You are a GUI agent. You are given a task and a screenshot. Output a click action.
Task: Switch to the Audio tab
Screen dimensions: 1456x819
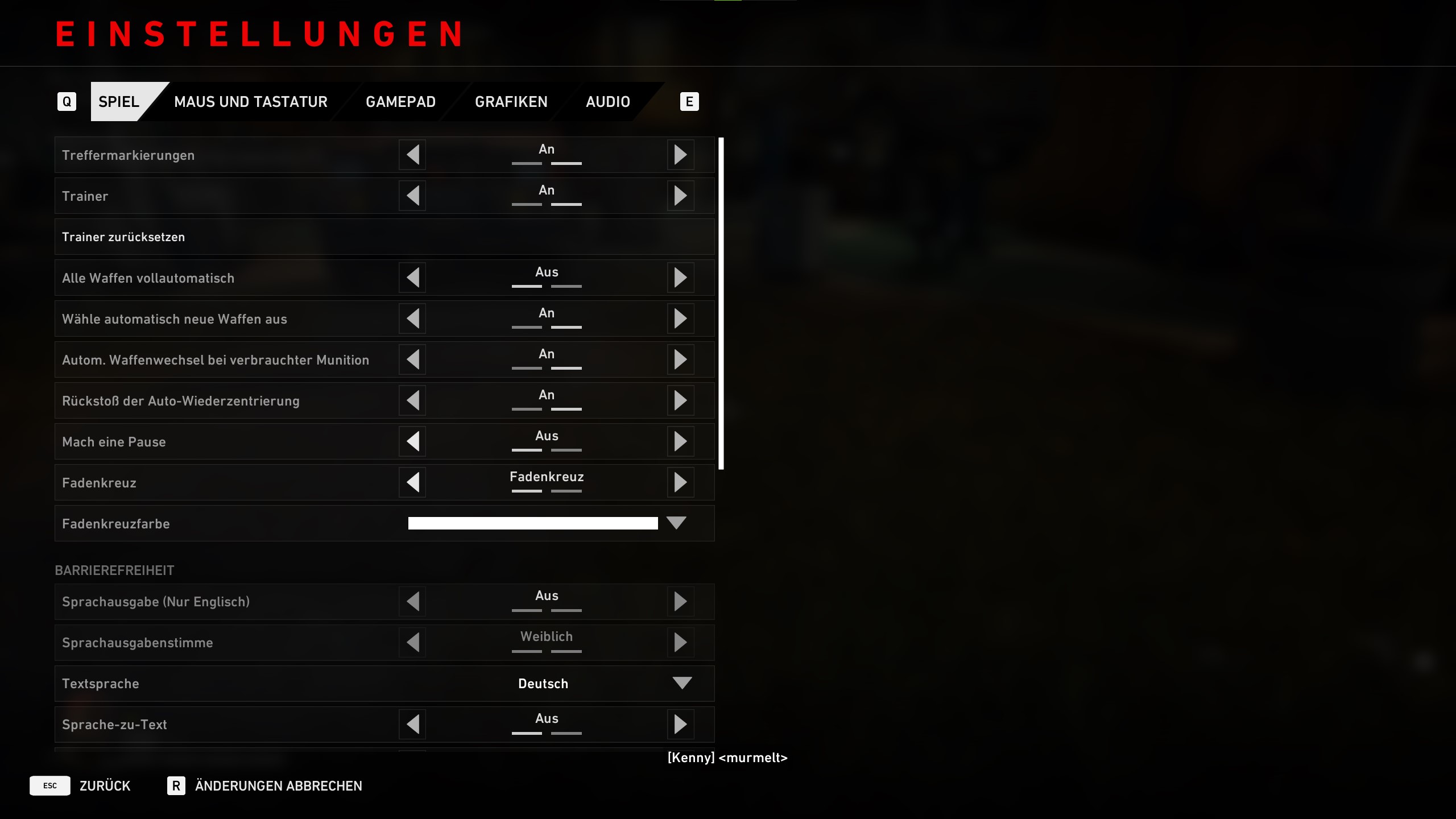(607, 102)
